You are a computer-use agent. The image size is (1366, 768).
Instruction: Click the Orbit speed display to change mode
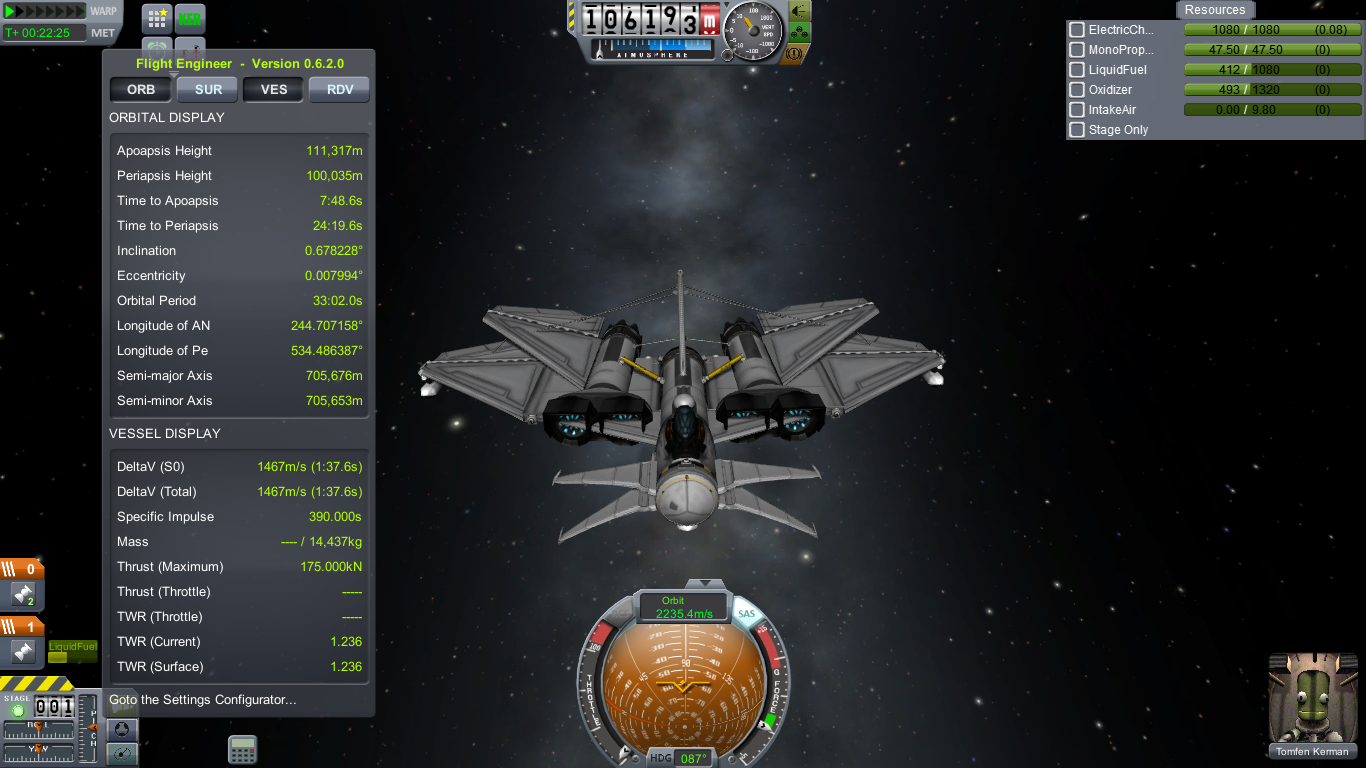click(x=685, y=606)
